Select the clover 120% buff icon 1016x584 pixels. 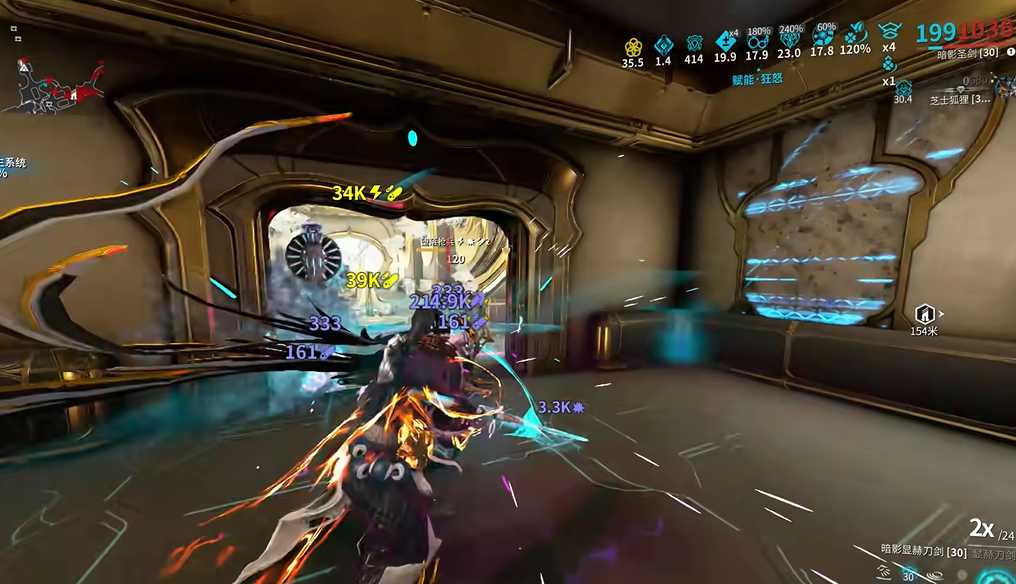pos(855,38)
